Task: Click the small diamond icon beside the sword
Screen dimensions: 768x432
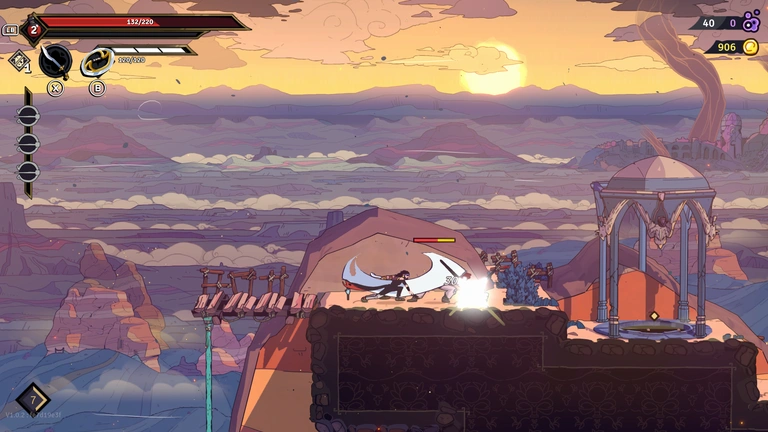Action: (19, 61)
